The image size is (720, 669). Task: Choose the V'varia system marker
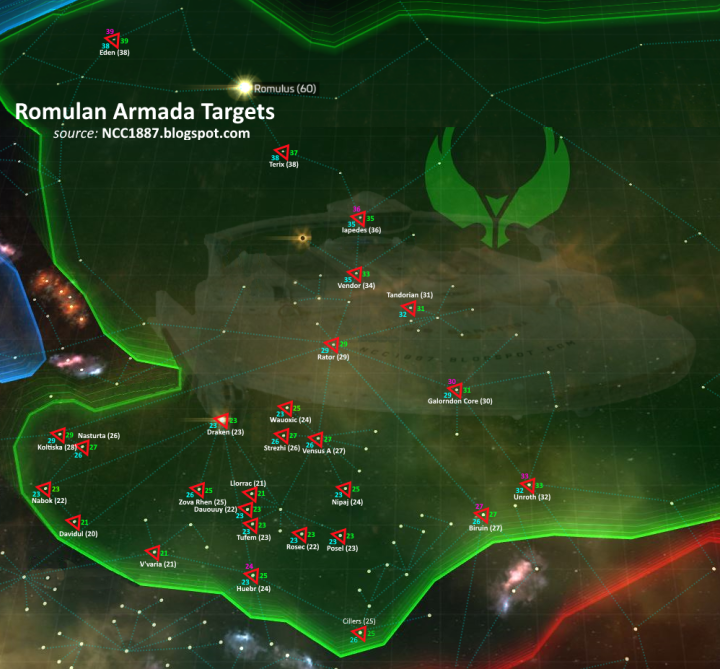tap(153, 553)
